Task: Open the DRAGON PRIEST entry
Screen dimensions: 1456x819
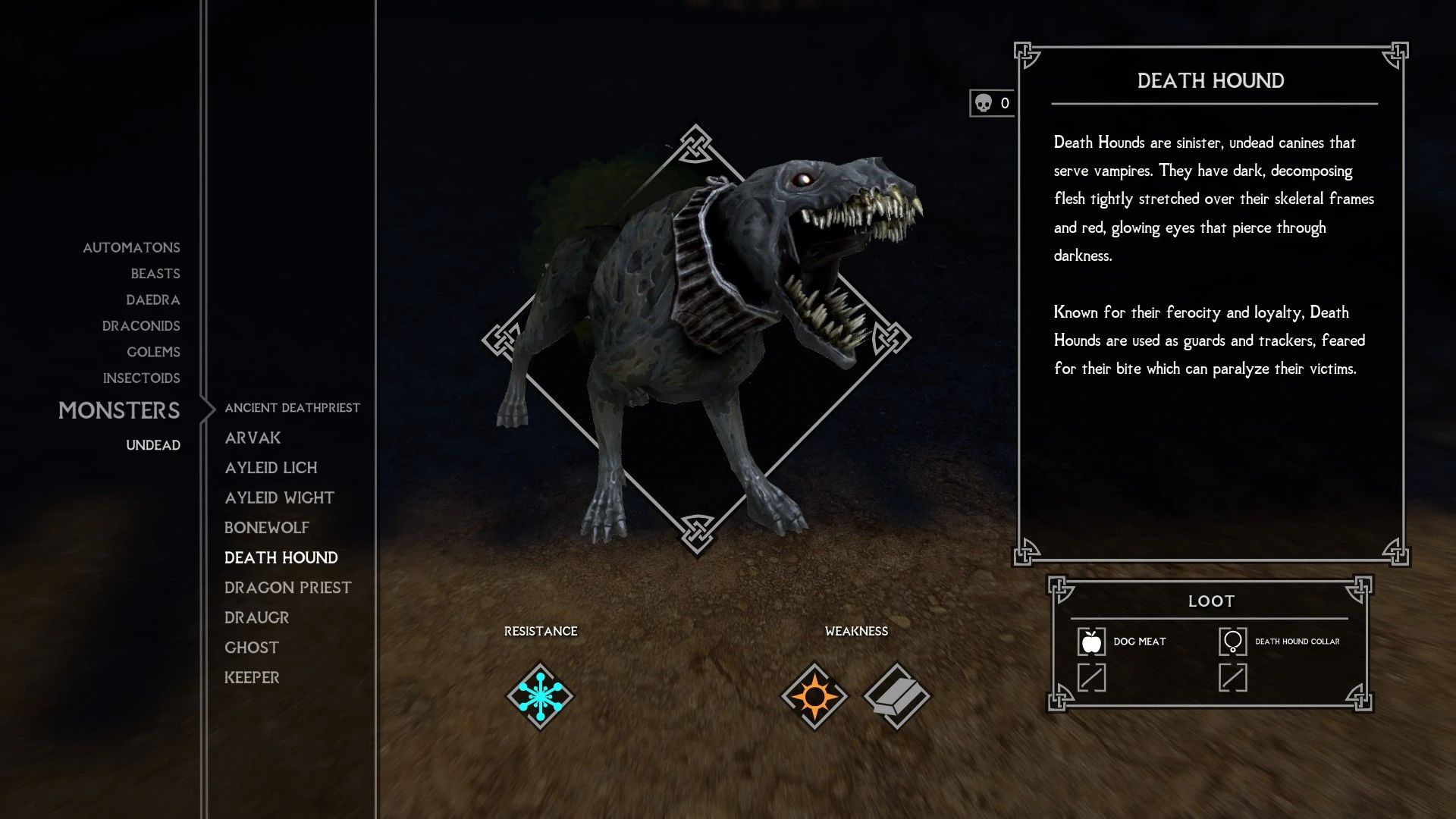Action: (287, 587)
